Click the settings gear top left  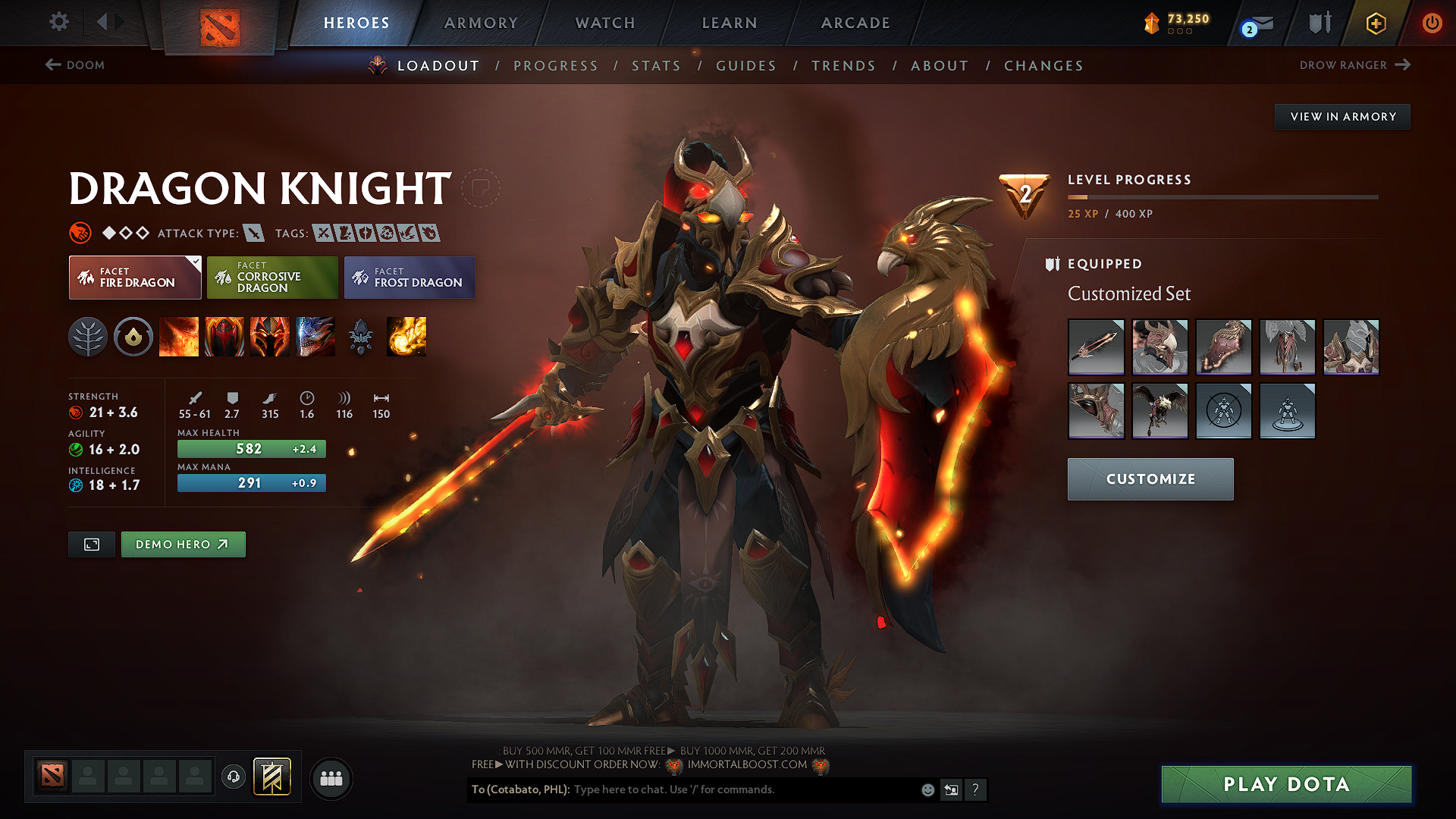[x=58, y=22]
